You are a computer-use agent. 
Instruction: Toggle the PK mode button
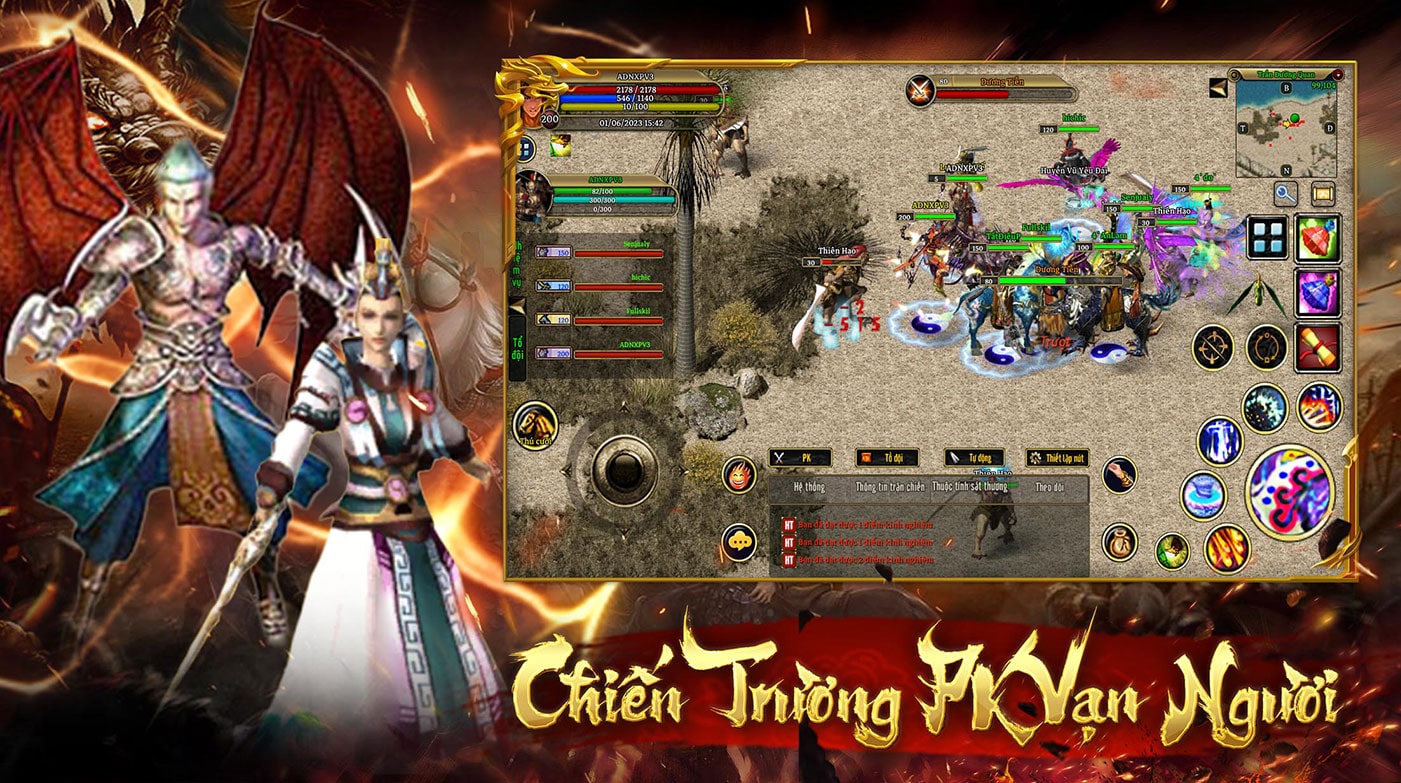800,458
